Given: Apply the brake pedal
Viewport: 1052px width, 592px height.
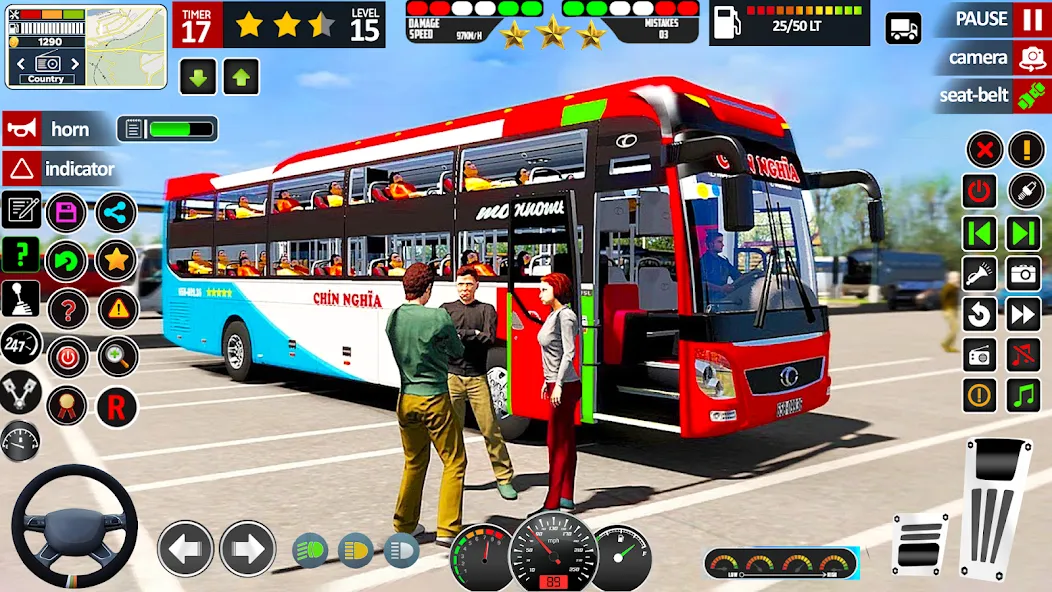Looking at the screenshot, I should coord(919,543).
